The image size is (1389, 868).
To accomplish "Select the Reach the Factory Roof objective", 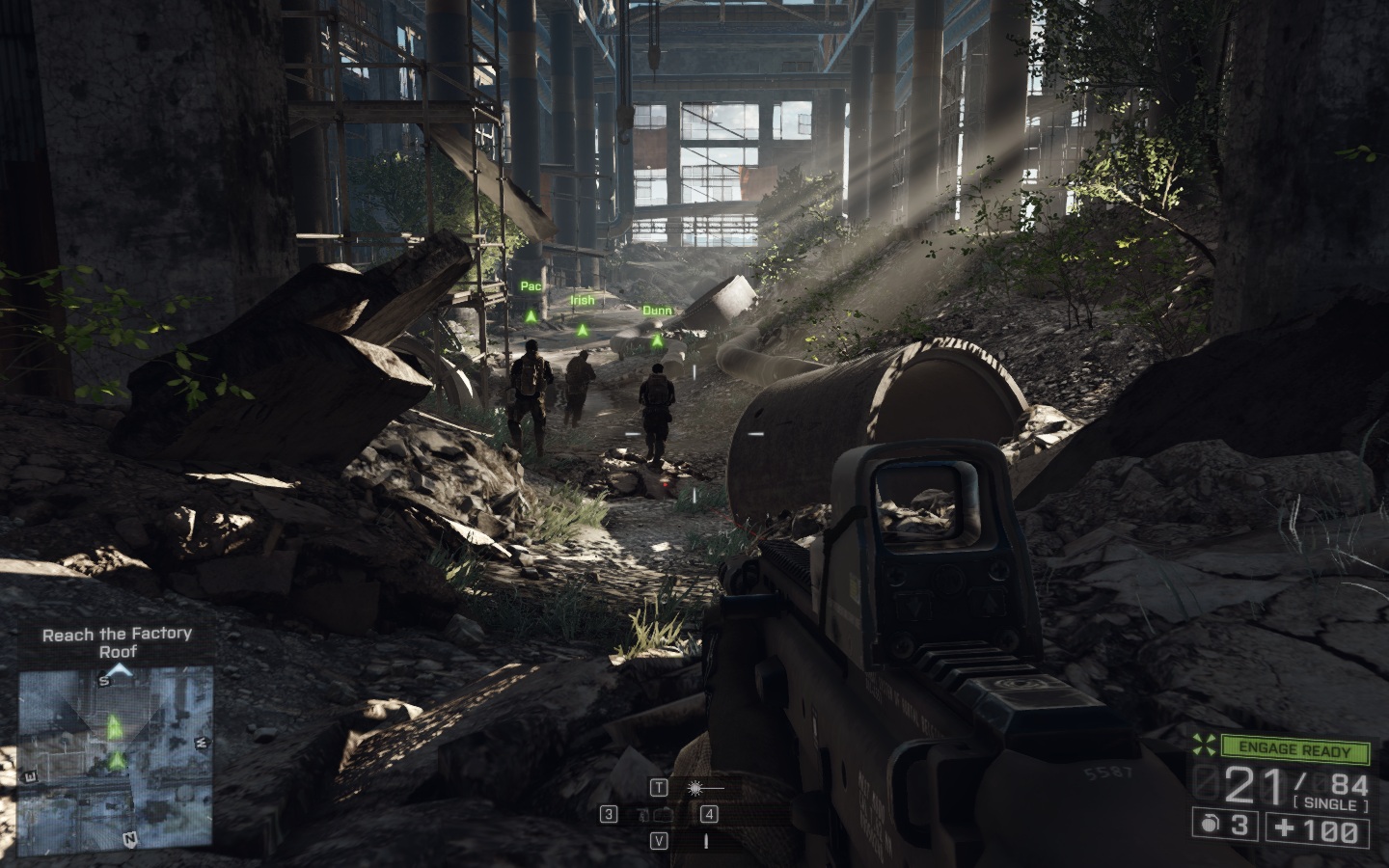I will [117, 642].
